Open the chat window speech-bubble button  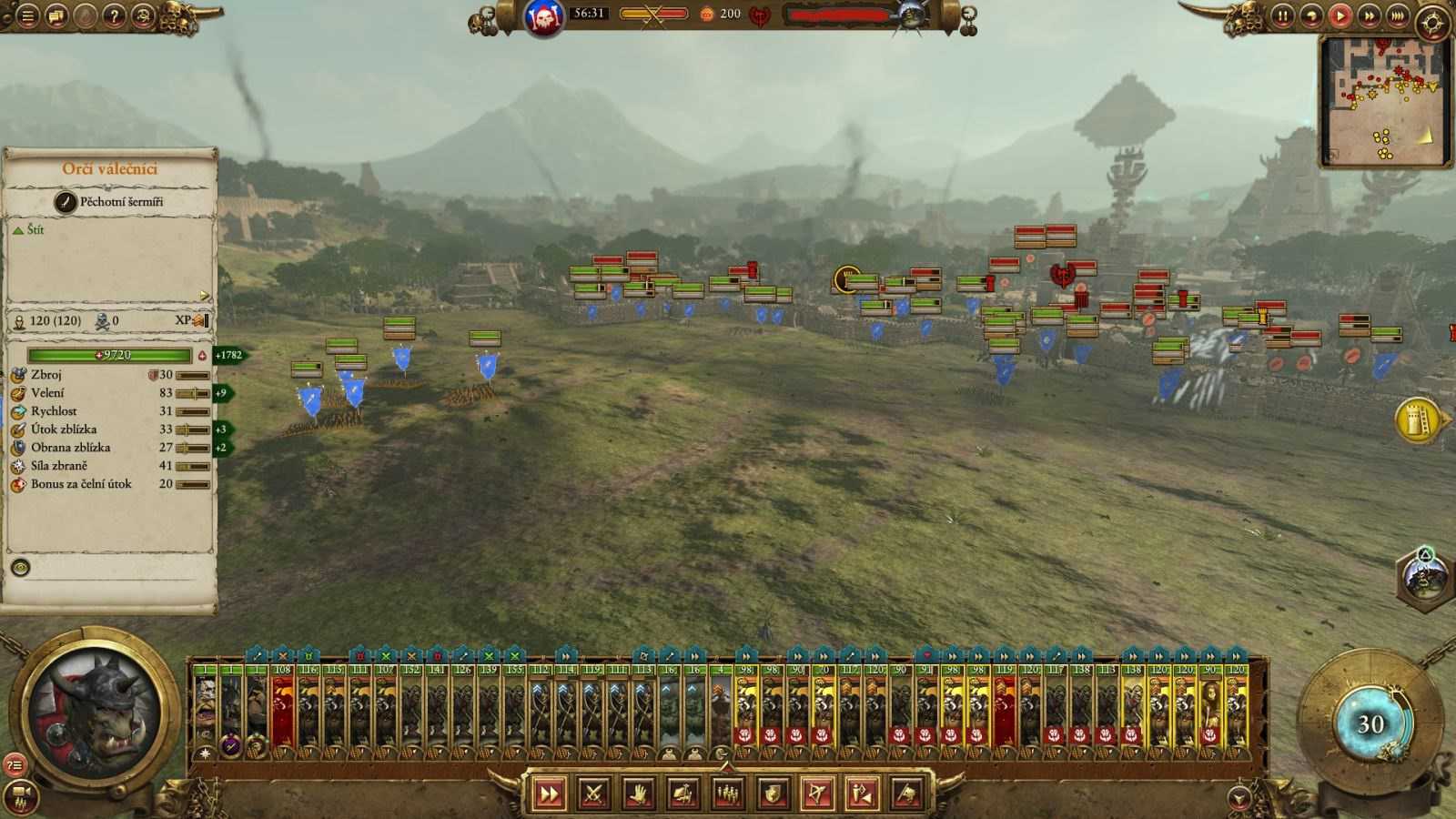point(56,15)
